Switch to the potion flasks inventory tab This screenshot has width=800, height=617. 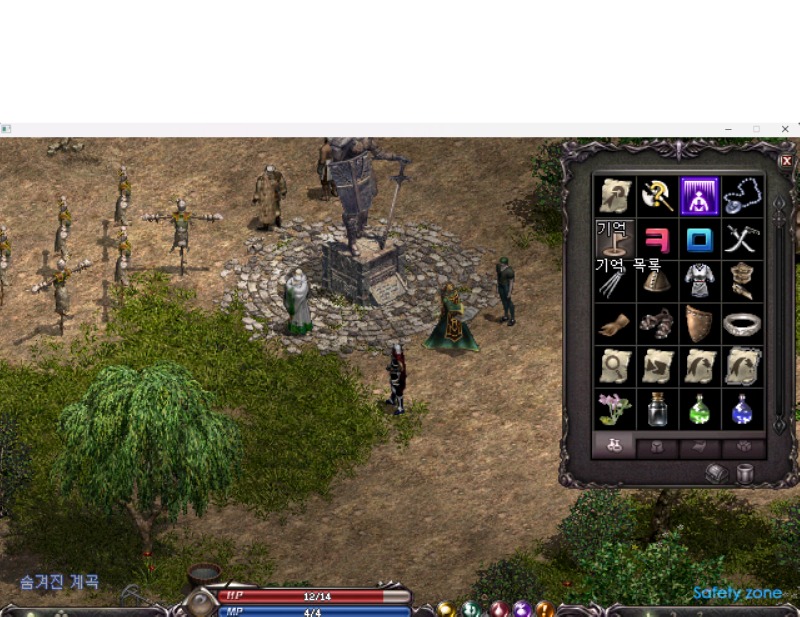[614, 446]
